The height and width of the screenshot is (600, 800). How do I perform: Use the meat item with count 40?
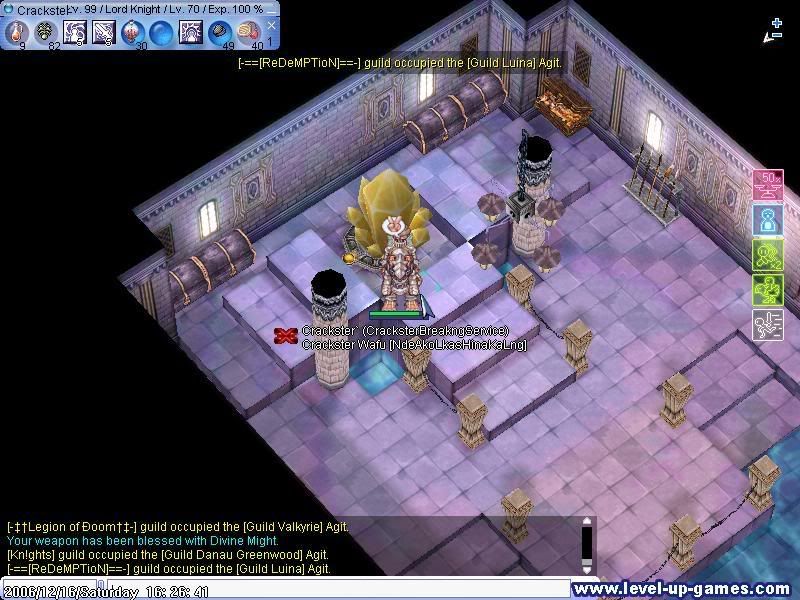(x=248, y=31)
